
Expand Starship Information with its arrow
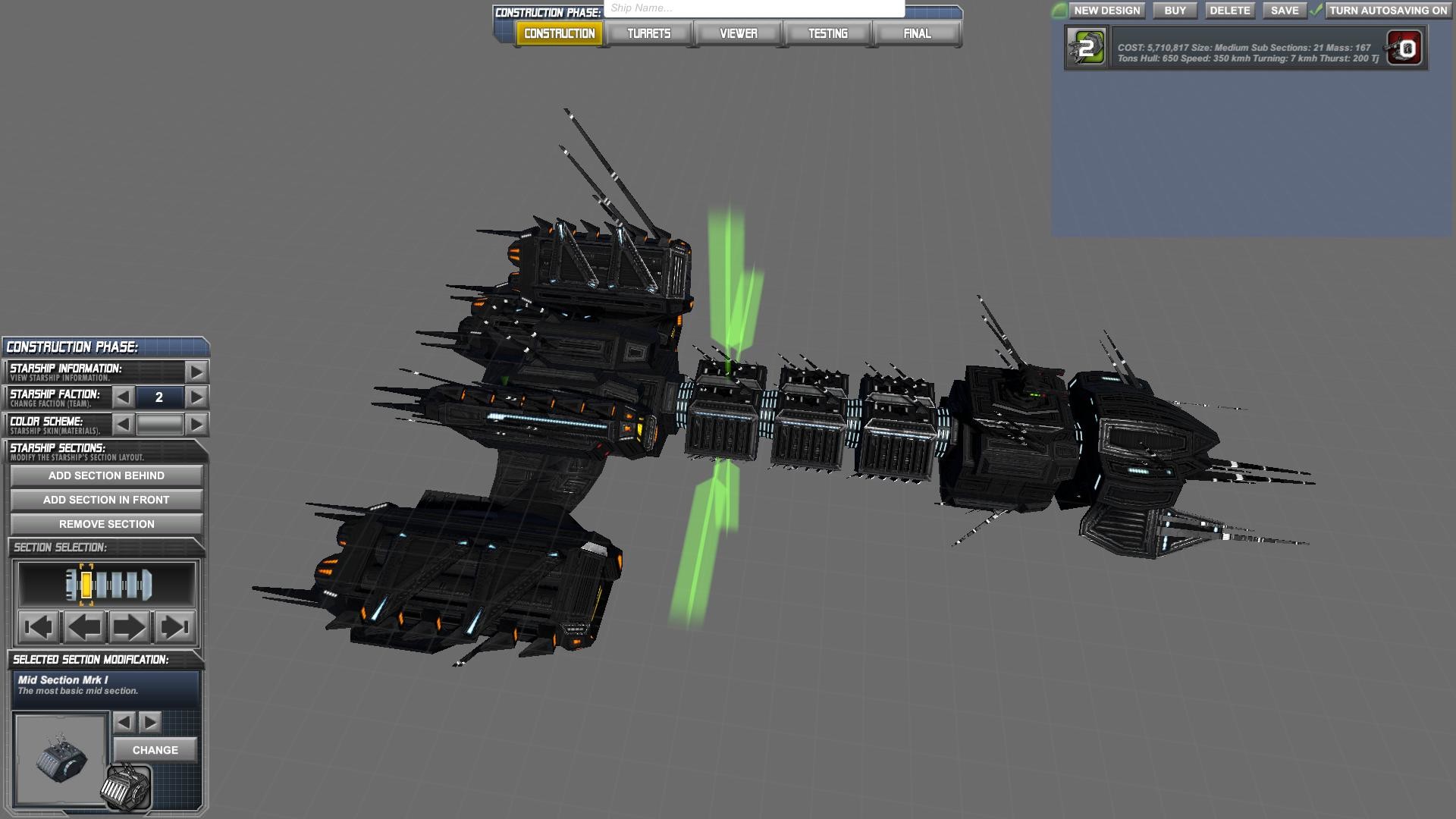coord(197,371)
